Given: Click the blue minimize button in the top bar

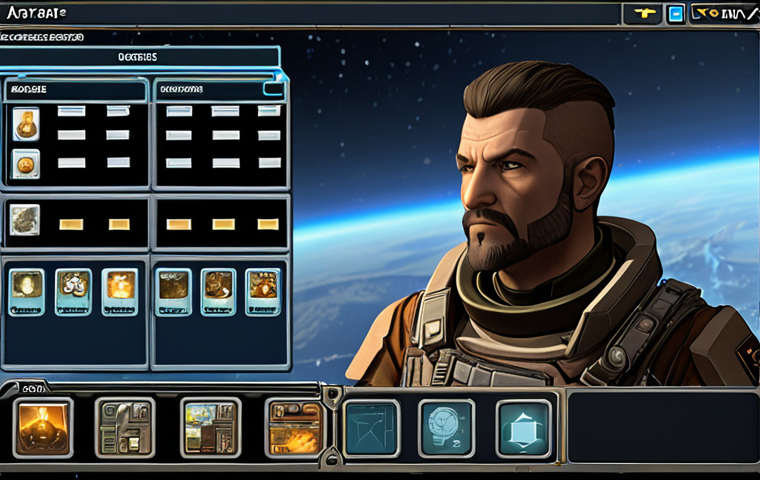Looking at the screenshot, I should click(675, 14).
